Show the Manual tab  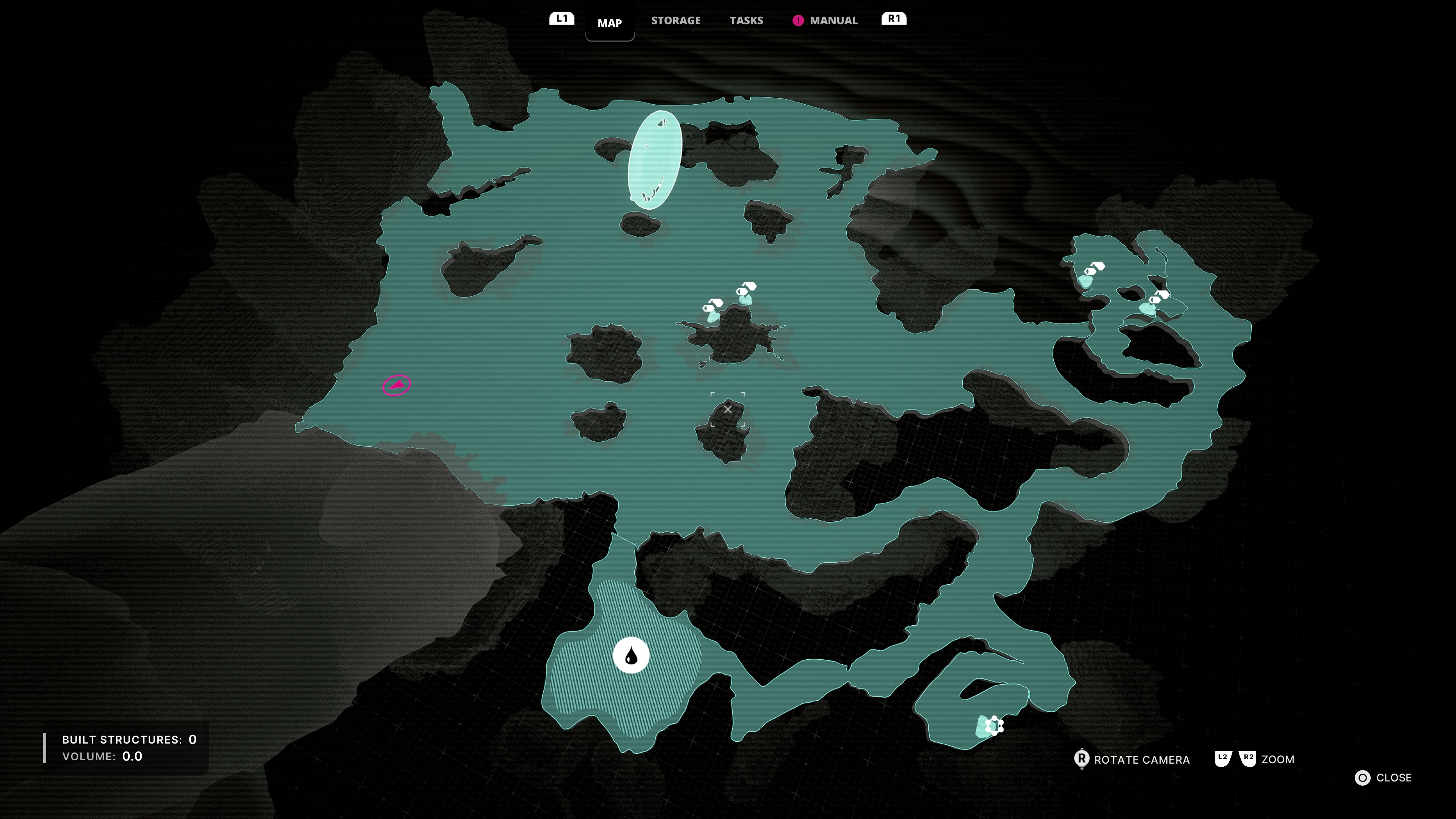[833, 21]
